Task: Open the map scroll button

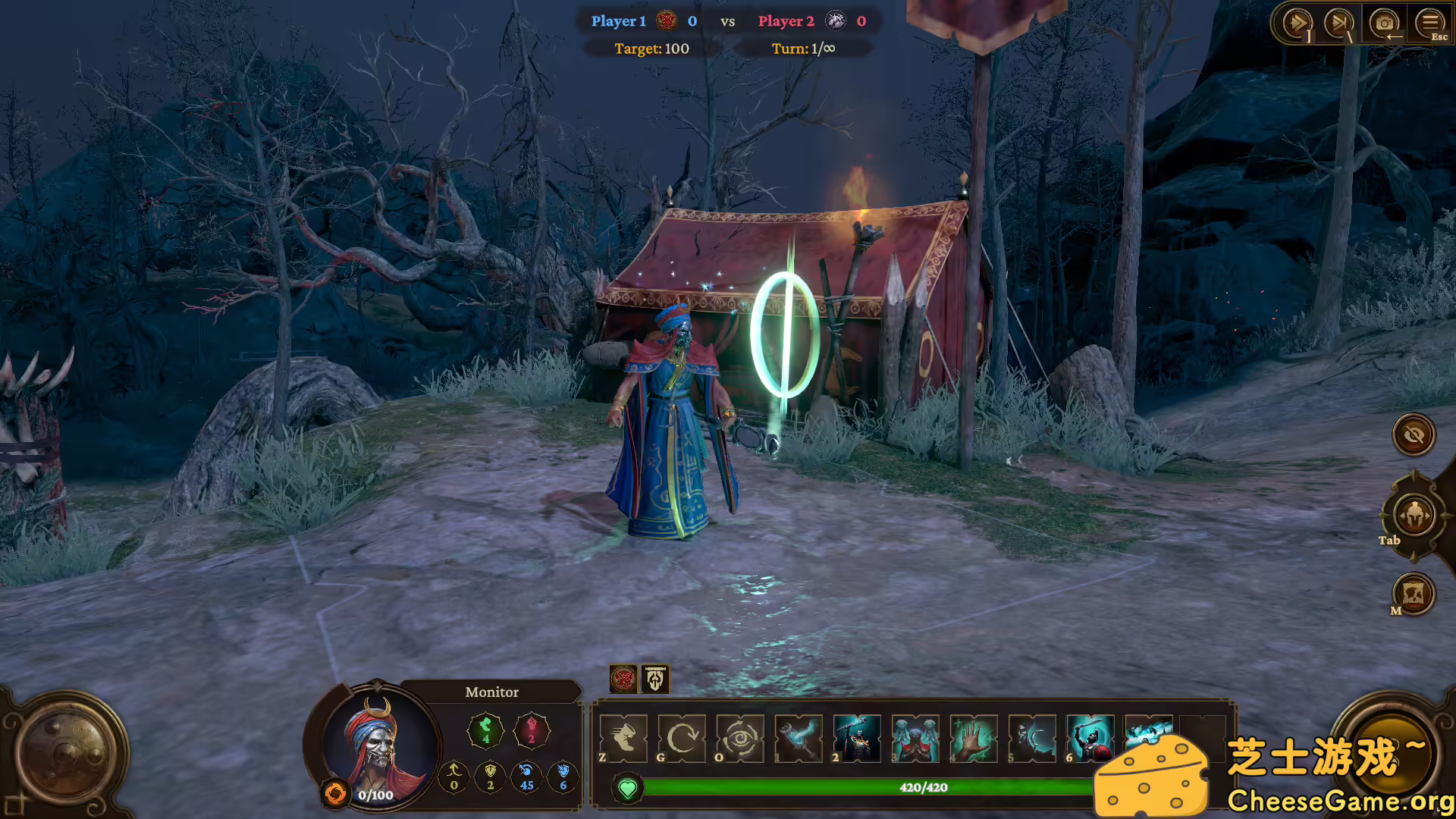Action: coord(1414,593)
